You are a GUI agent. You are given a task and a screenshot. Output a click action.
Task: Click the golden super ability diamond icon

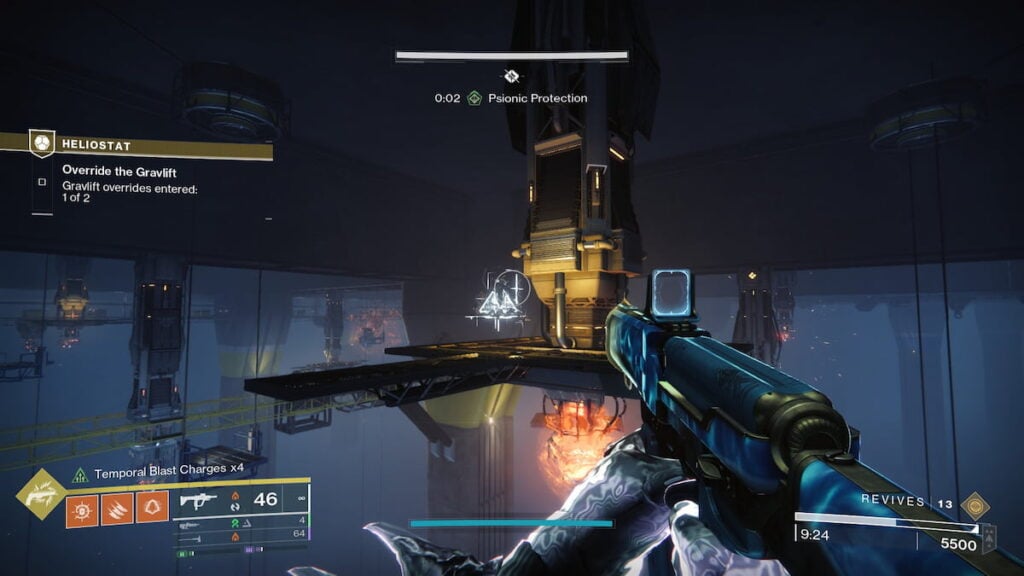(41, 493)
